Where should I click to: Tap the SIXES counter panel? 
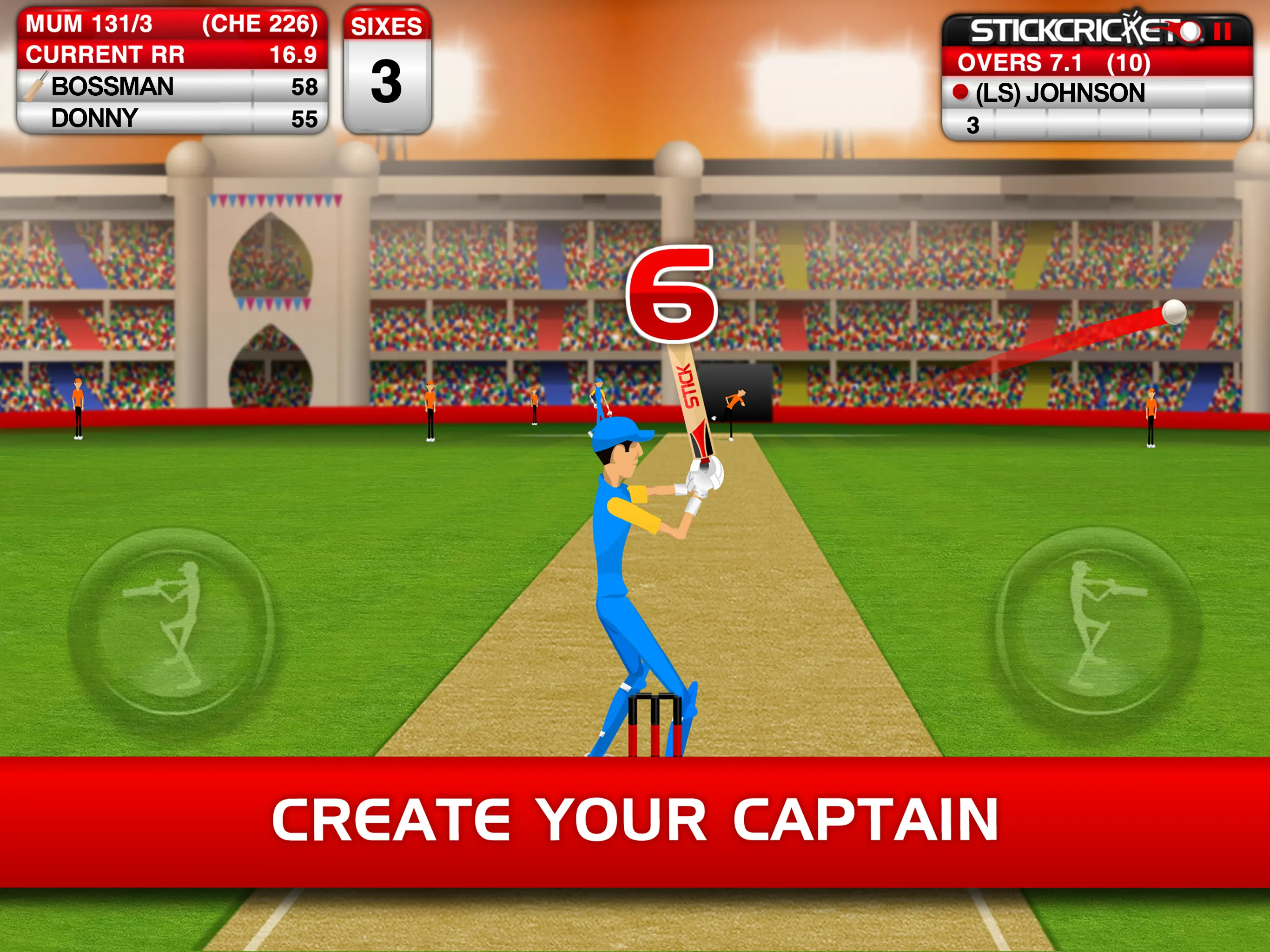pos(388,69)
